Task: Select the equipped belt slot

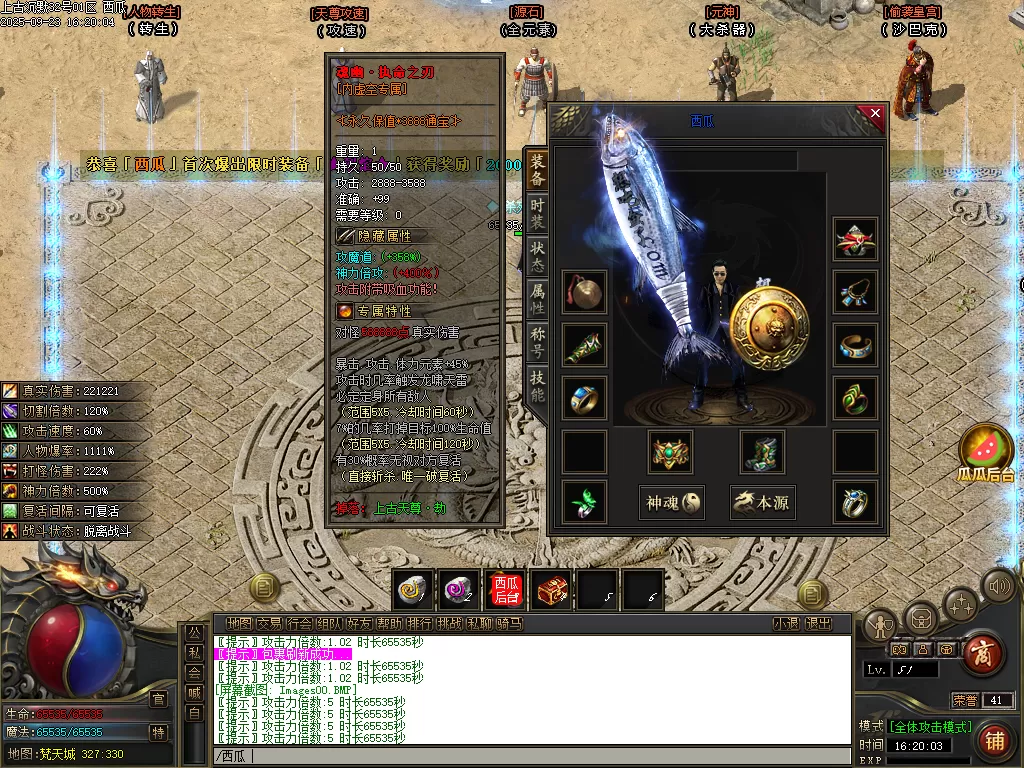Action: pos(671,452)
